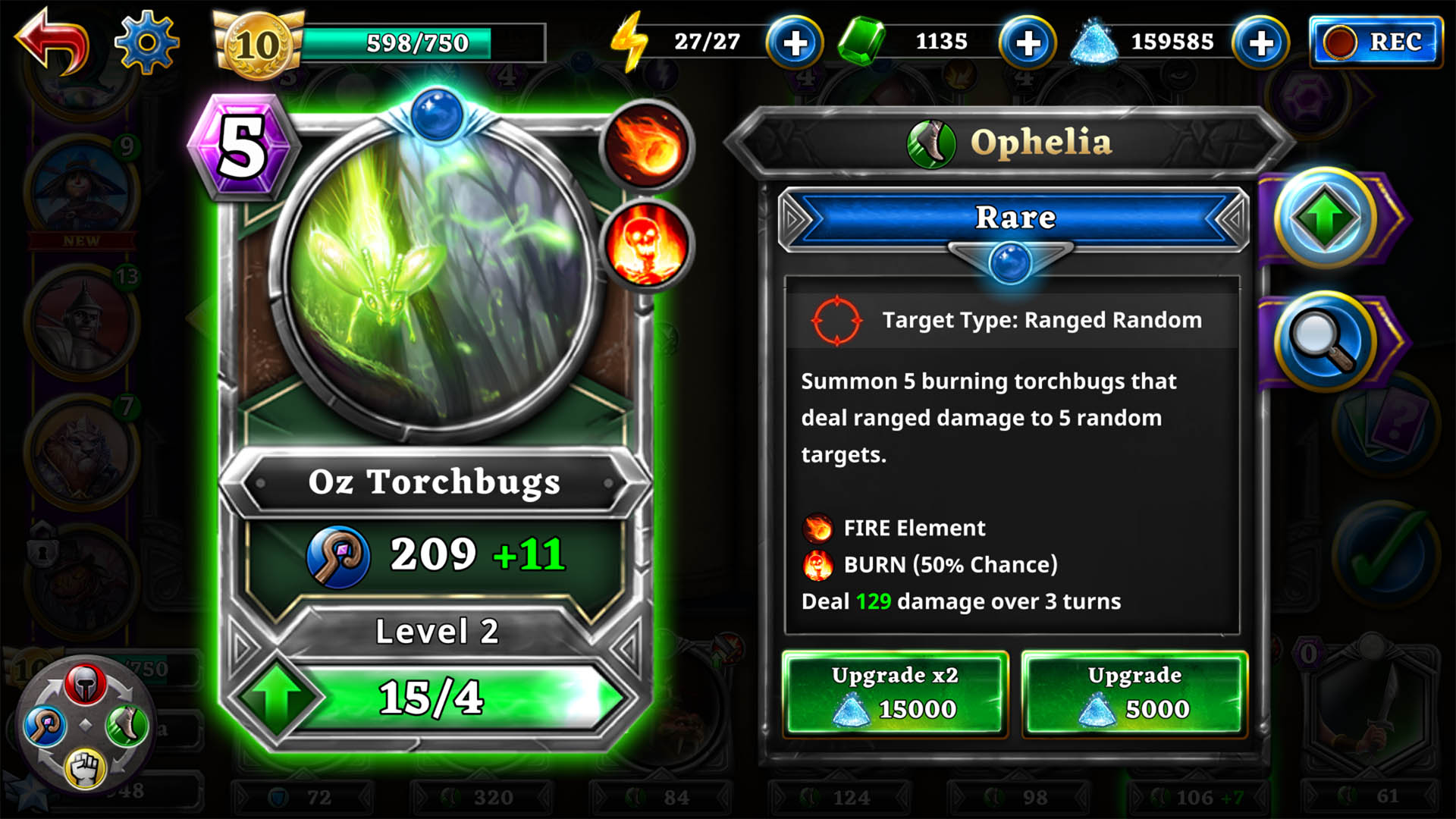Open the magnifying glass inspect tab
Screen dimensions: 1456x819
coord(1325,342)
